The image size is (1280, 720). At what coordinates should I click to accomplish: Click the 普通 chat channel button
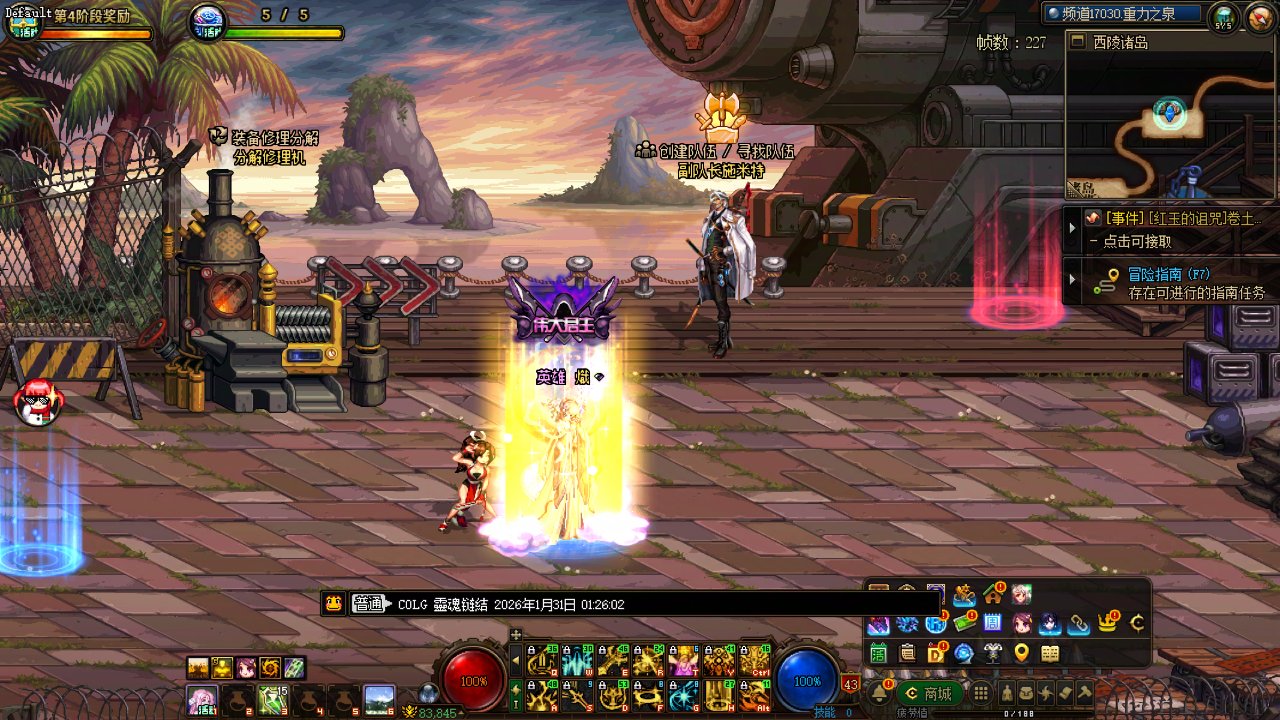[x=368, y=604]
